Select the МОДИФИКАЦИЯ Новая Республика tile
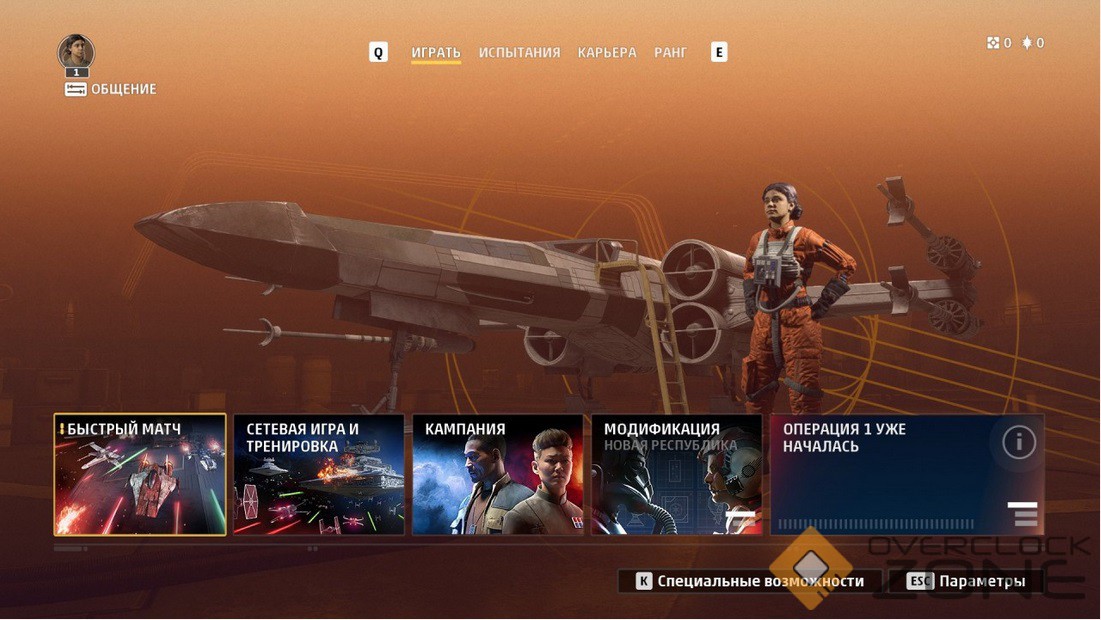1101x620 pixels. tap(676, 475)
